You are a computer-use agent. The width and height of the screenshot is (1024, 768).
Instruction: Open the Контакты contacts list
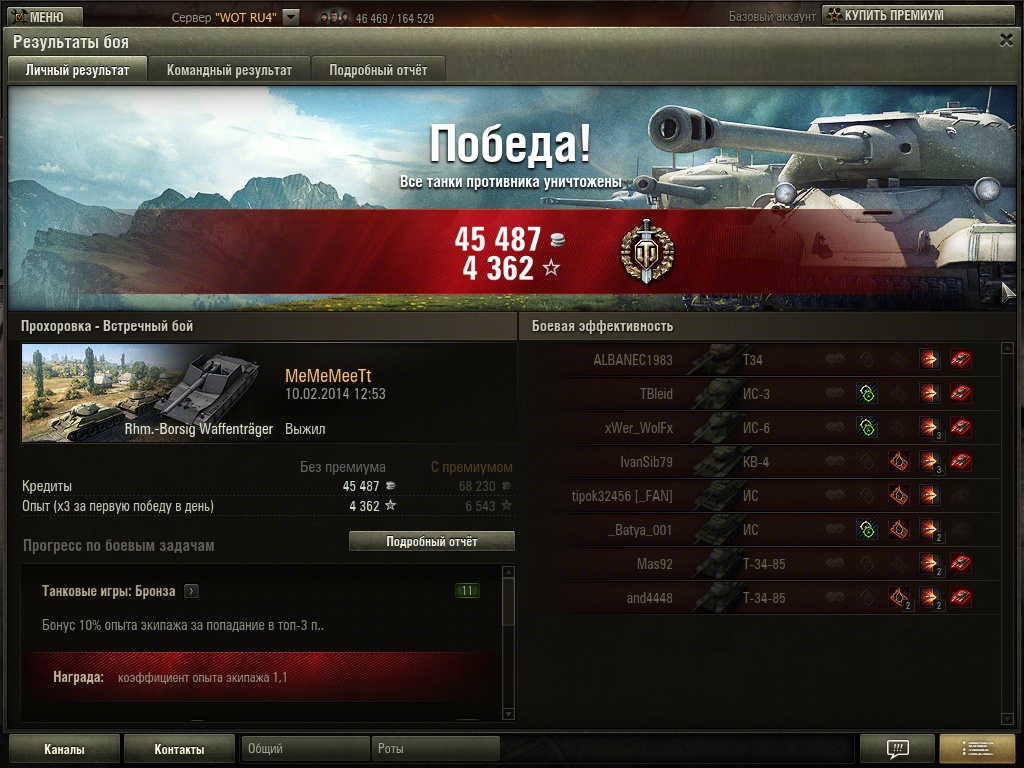tap(179, 749)
